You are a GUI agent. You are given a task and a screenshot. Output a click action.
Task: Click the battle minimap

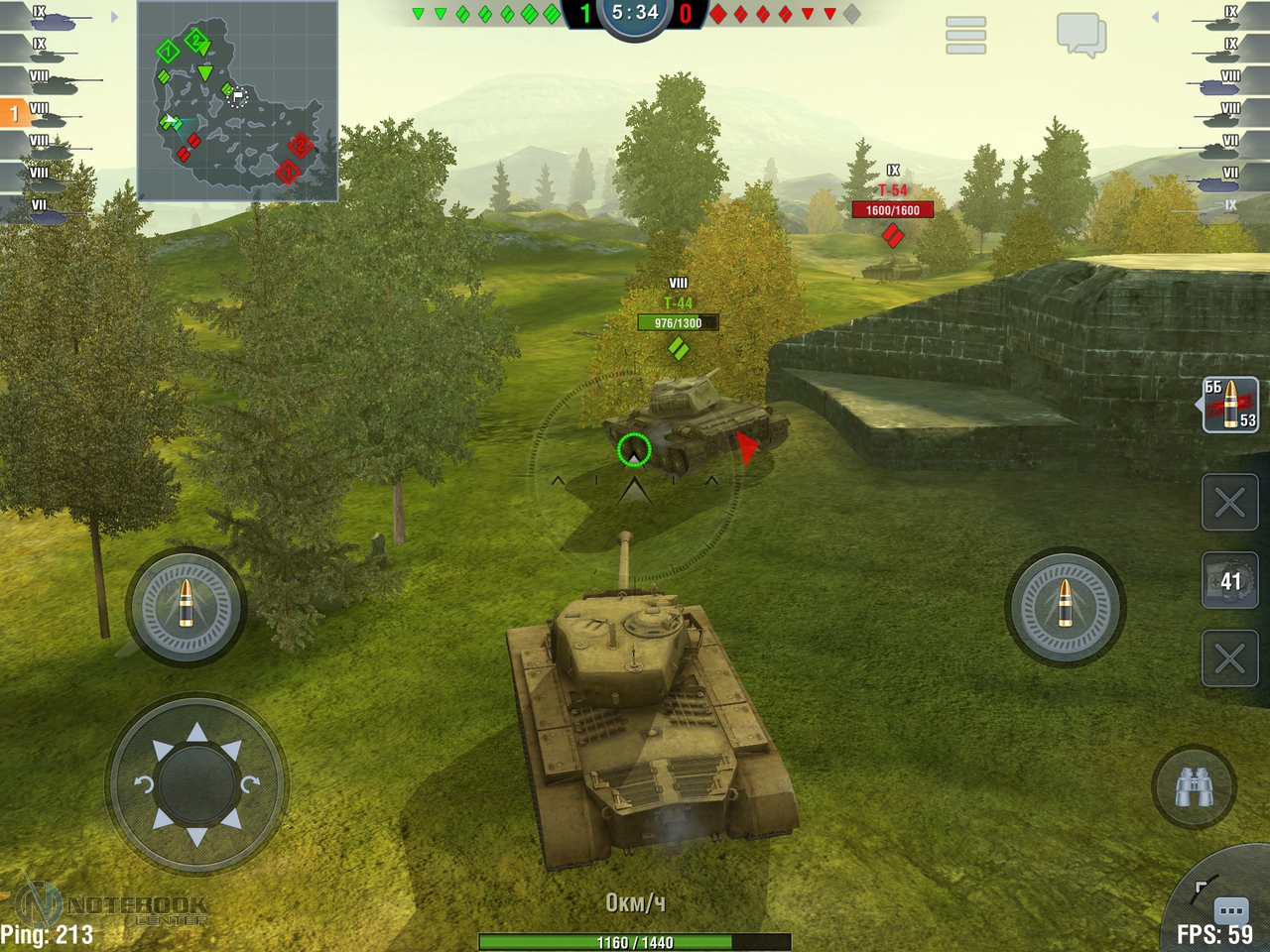tap(237, 101)
